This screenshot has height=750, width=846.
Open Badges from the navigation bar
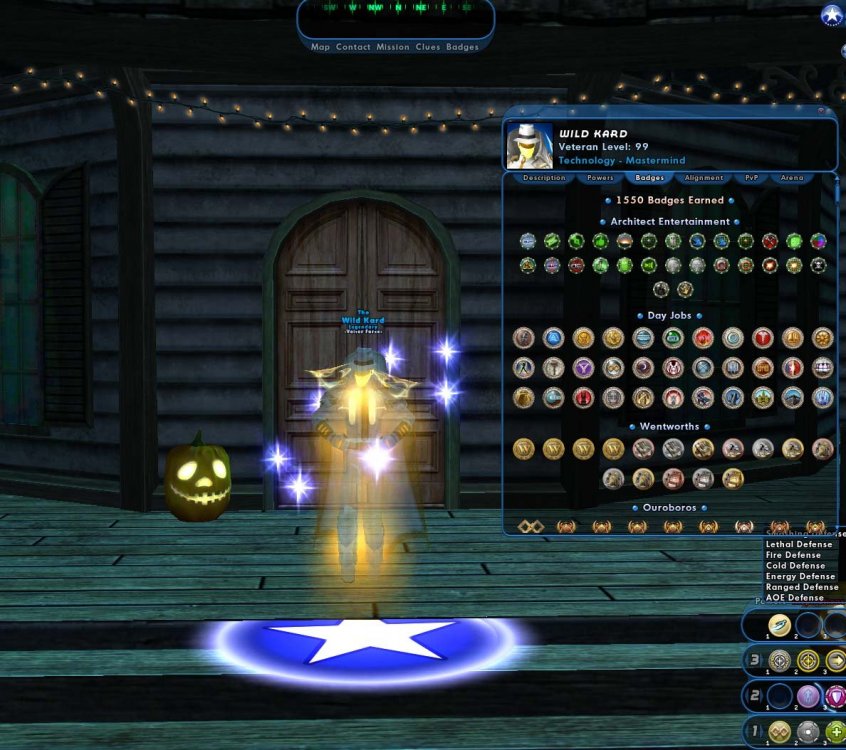[462, 47]
